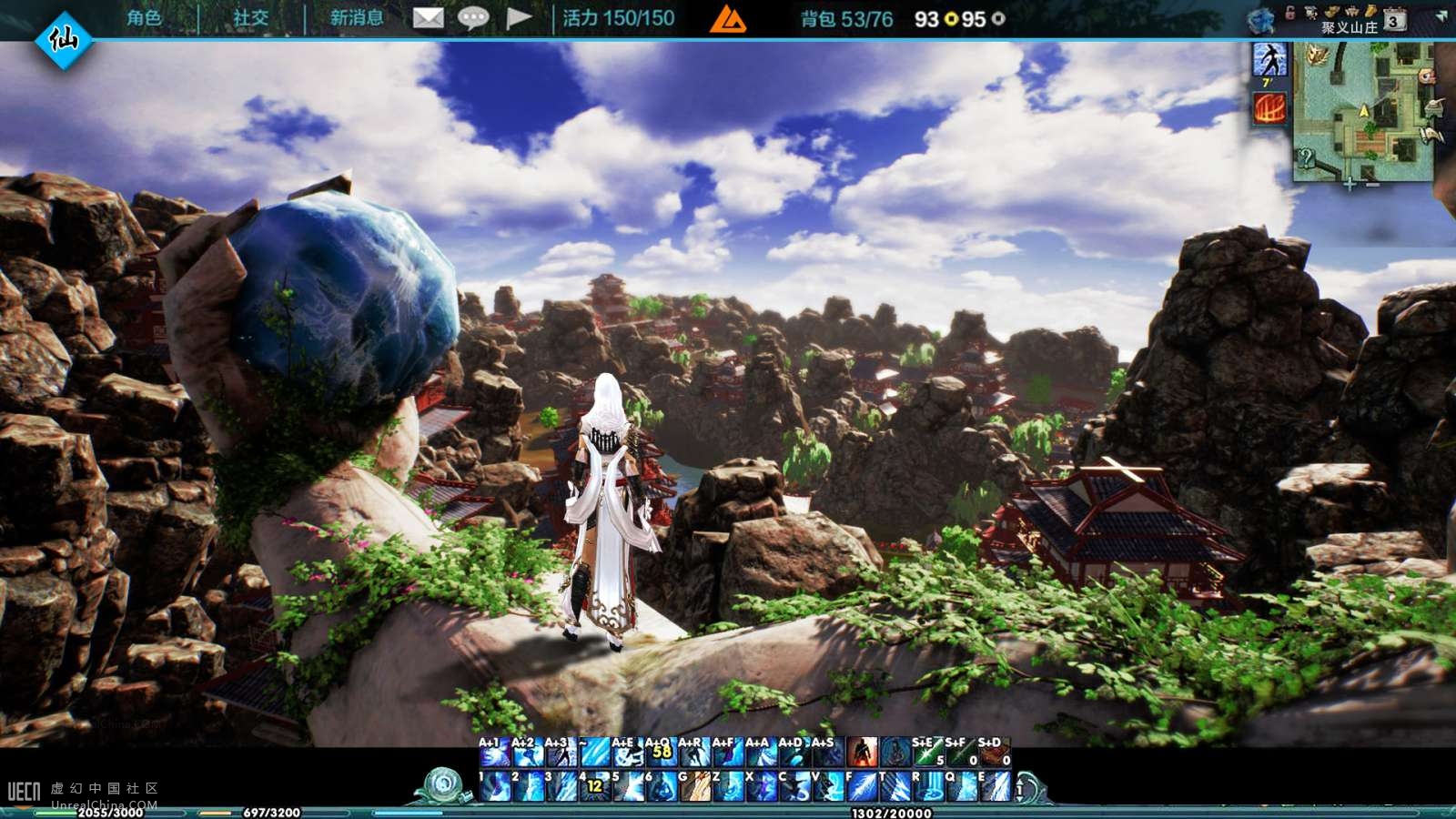Image resolution: width=1456 pixels, height=819 pixels.
Task: Activate the skill in hotbar slot G
Action: click(x=693, y=786)
